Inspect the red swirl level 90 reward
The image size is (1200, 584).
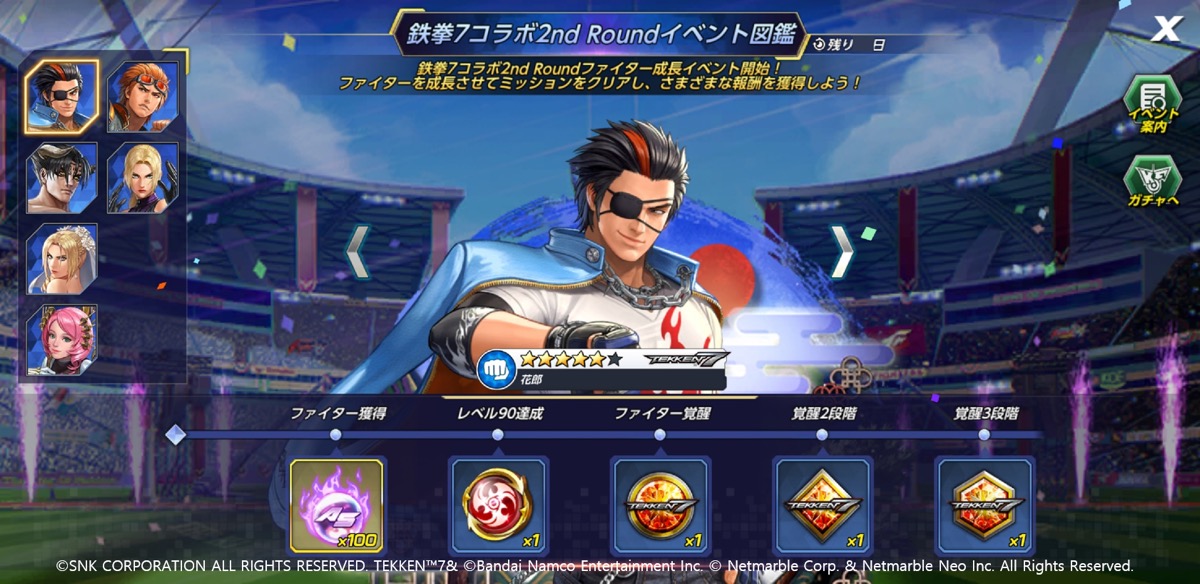(498, 505)
